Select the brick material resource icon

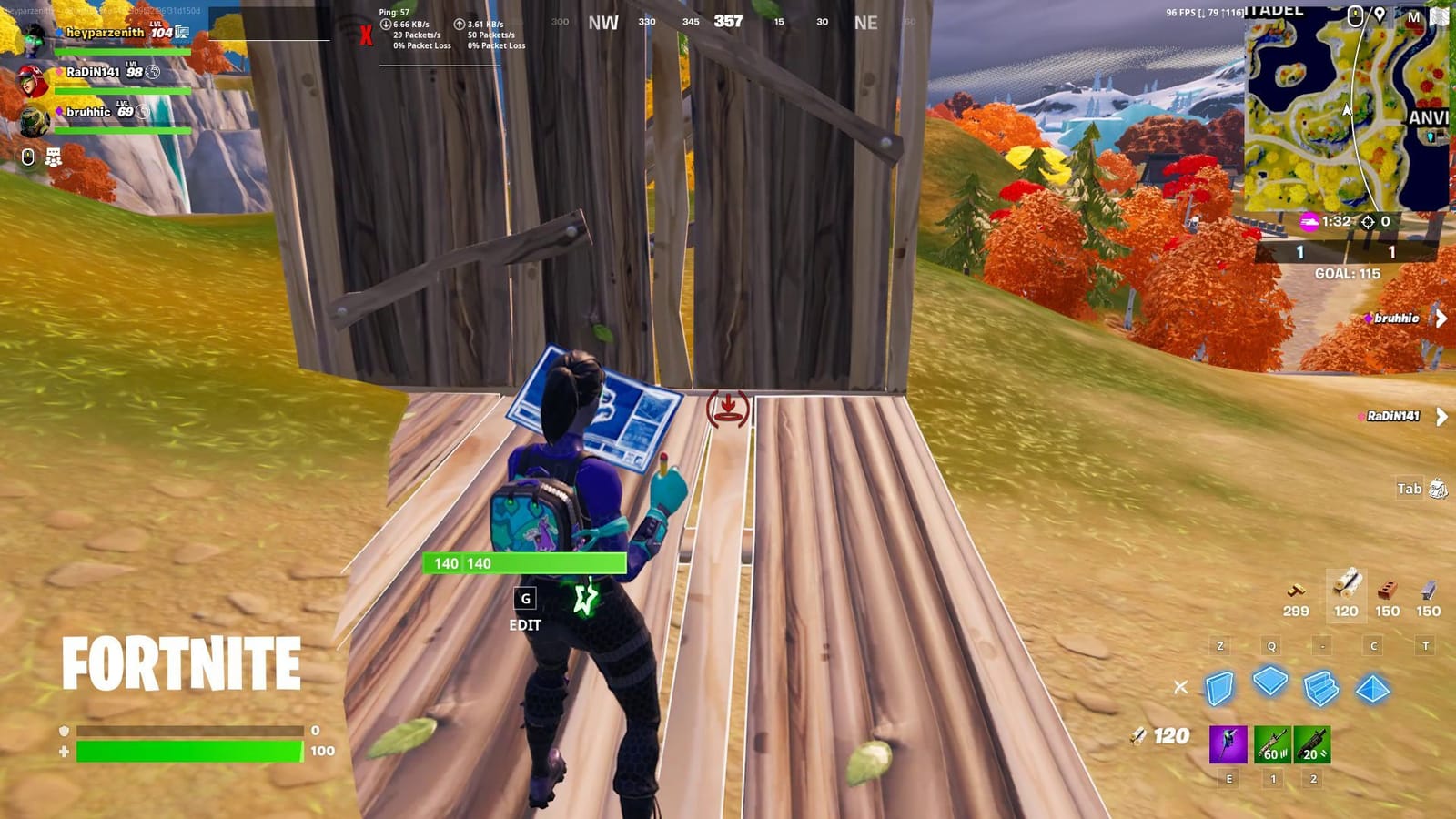click(x=1387, y=589)
